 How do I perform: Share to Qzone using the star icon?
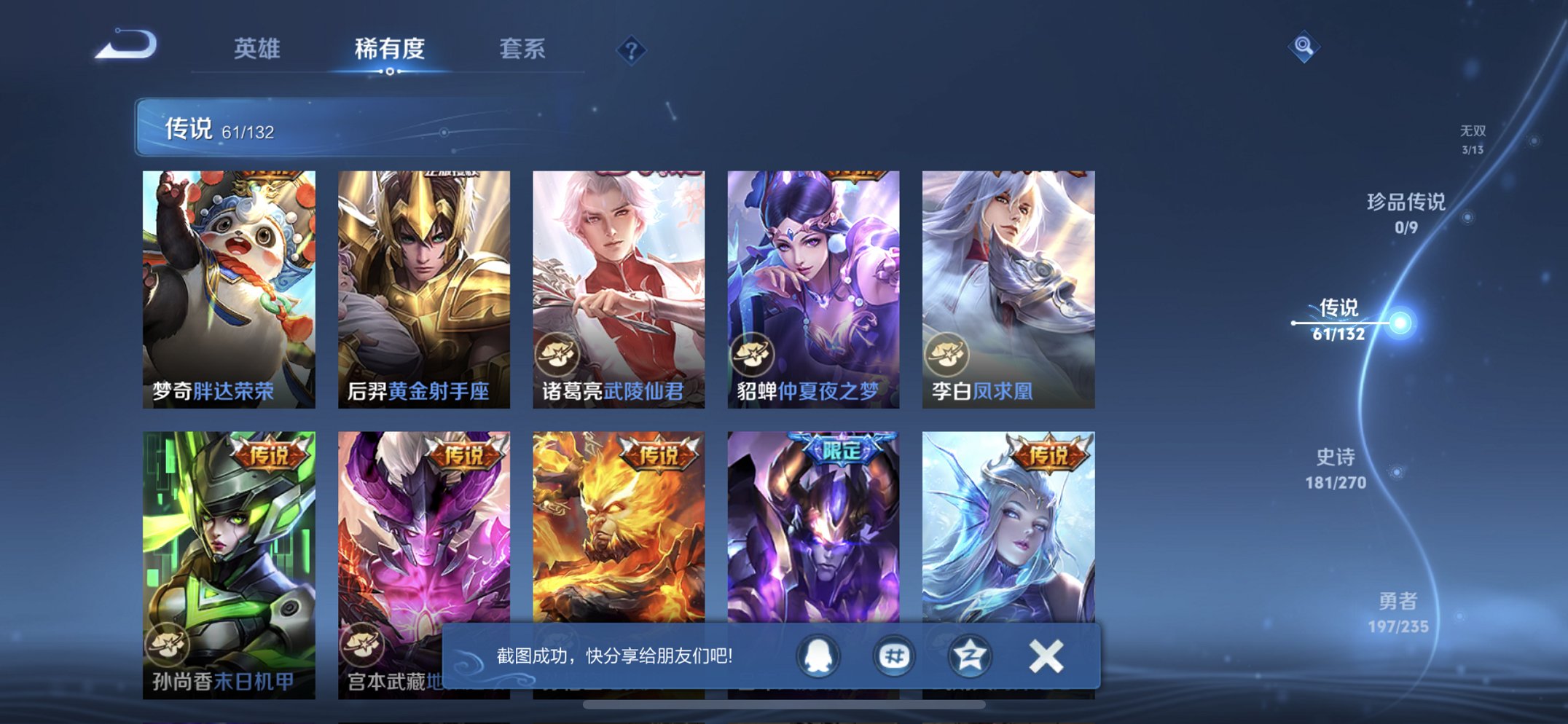tap(969, 656)
